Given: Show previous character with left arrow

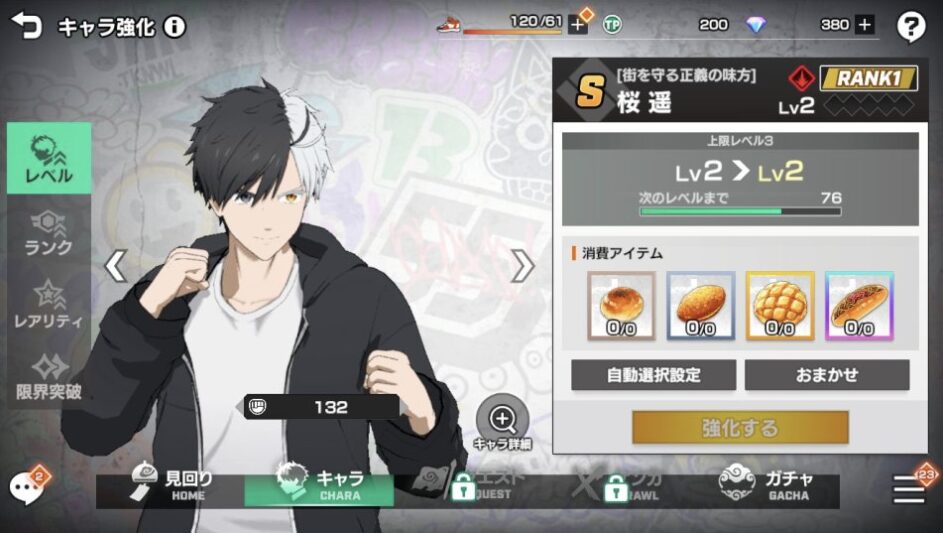Looking at the screenshot, I should coord(116,266).
